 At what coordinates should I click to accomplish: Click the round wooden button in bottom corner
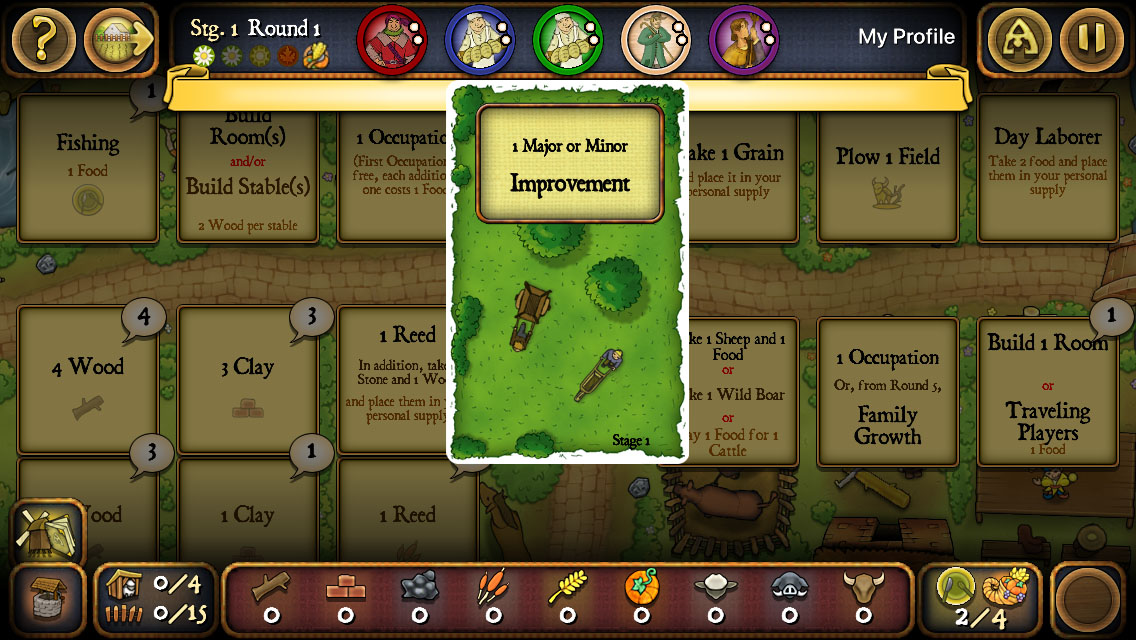tap(1092, 601)
